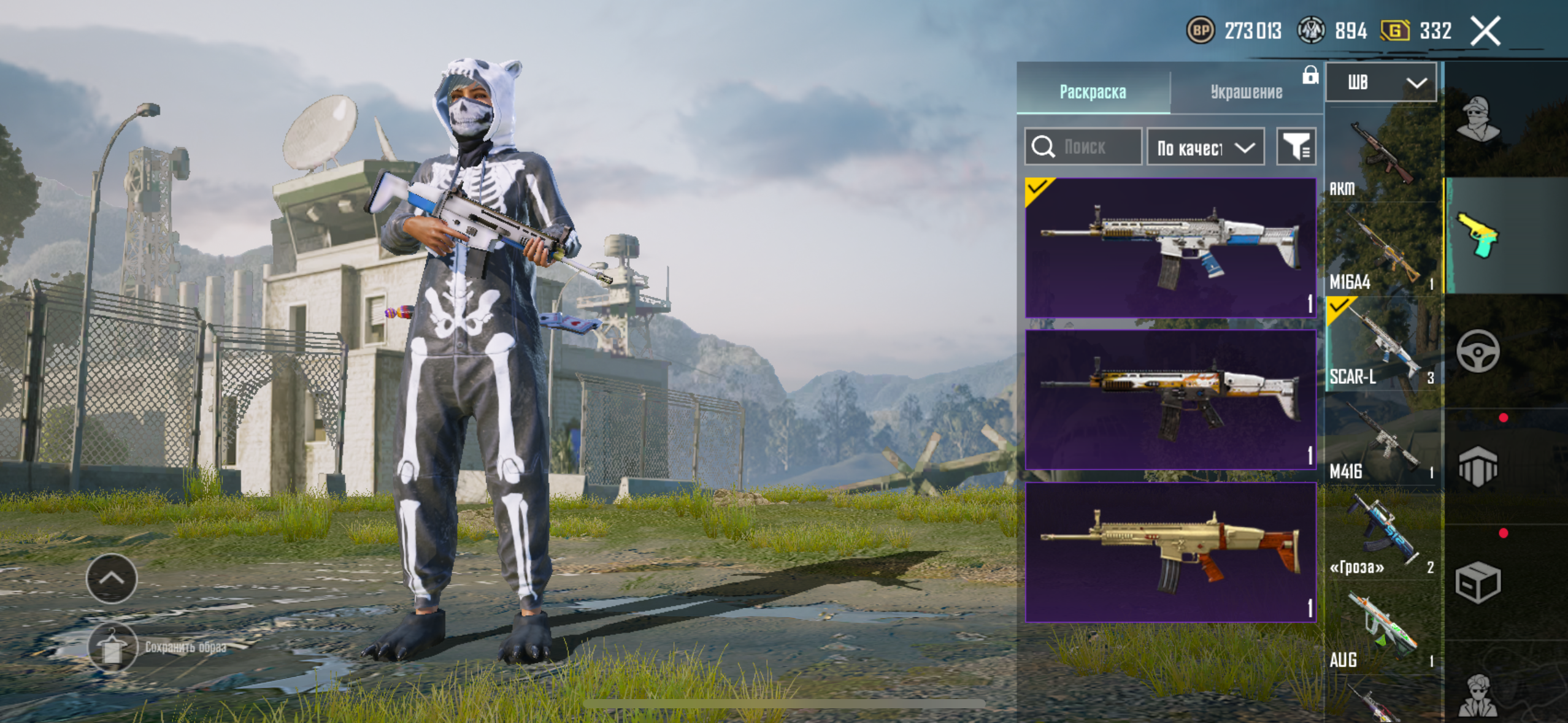Open the Украшение tab
Screen dimensions: 1568x723
[x=1246, y=92]
